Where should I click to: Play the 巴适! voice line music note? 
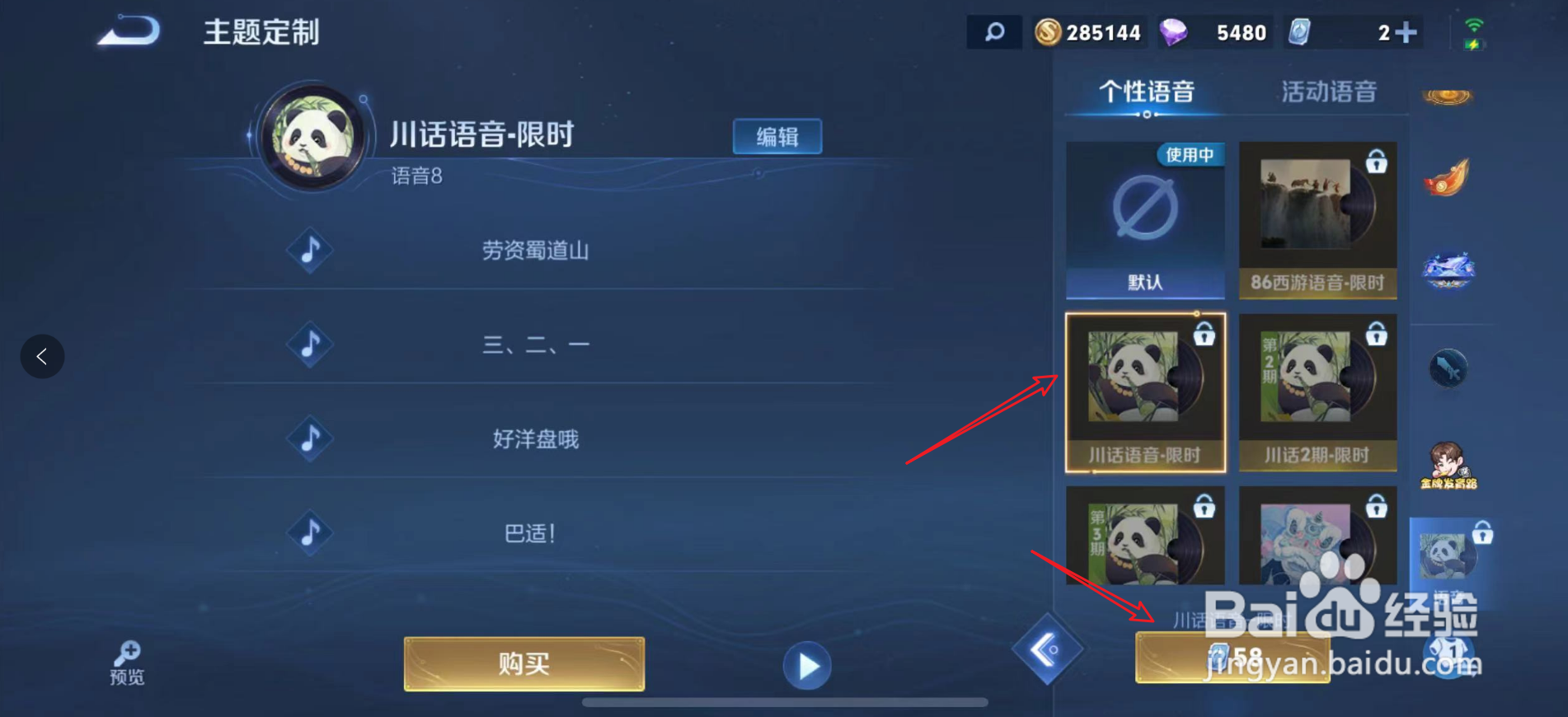pos(309,533)
